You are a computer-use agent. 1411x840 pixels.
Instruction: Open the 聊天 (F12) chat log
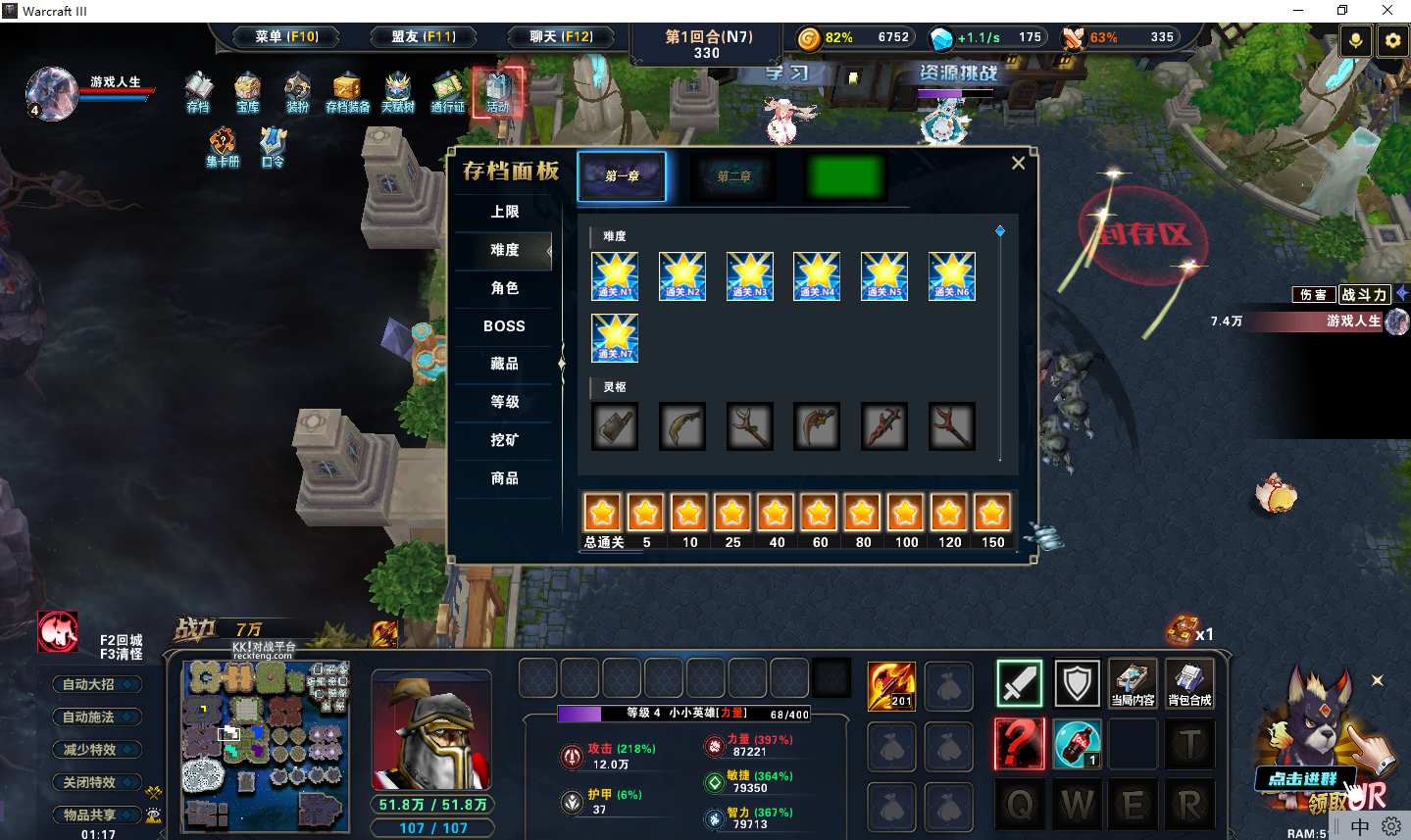[561, 37]
